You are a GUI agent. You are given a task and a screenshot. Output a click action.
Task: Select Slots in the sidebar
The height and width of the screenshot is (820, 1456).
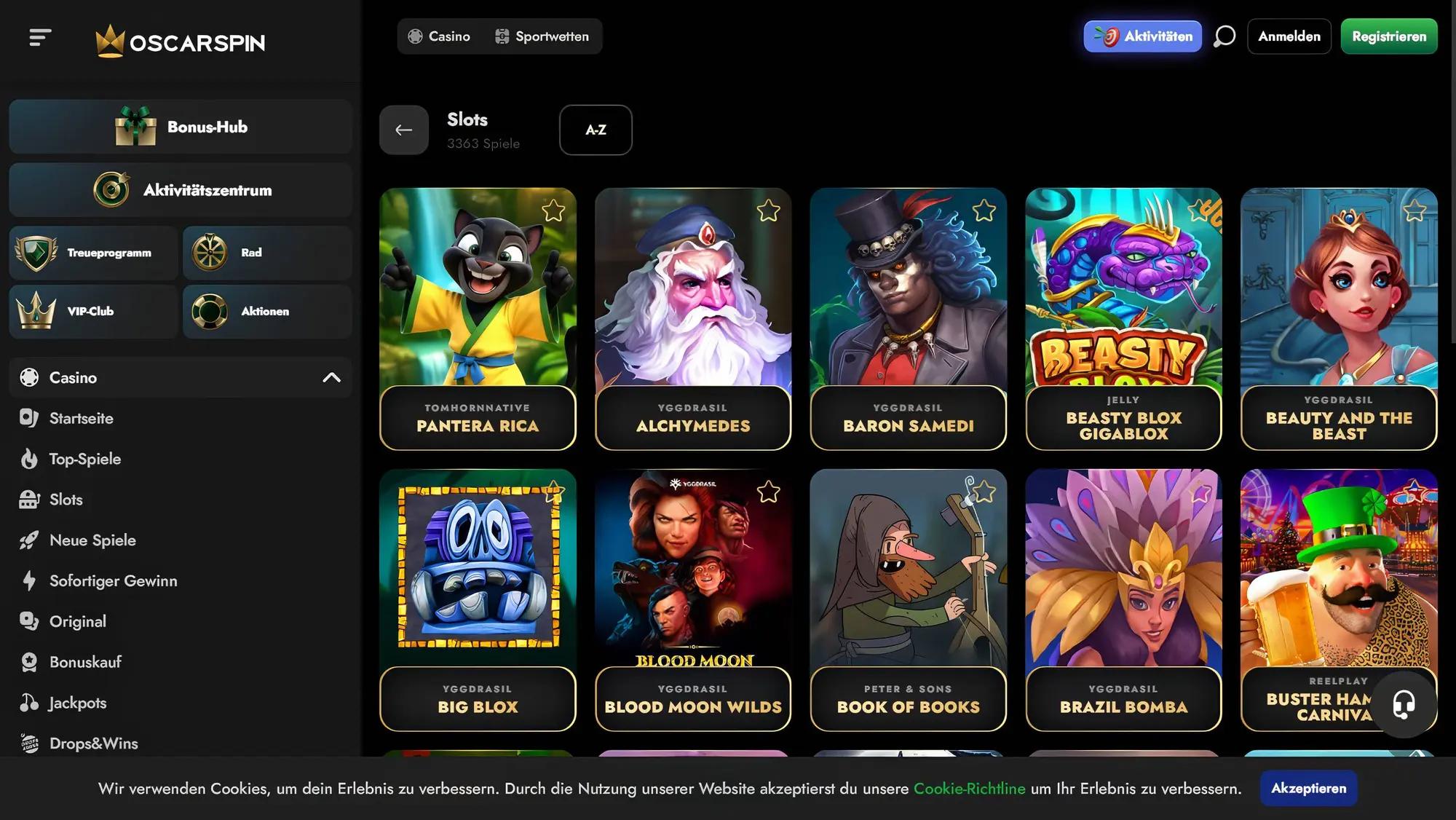[x=66, y=500]
